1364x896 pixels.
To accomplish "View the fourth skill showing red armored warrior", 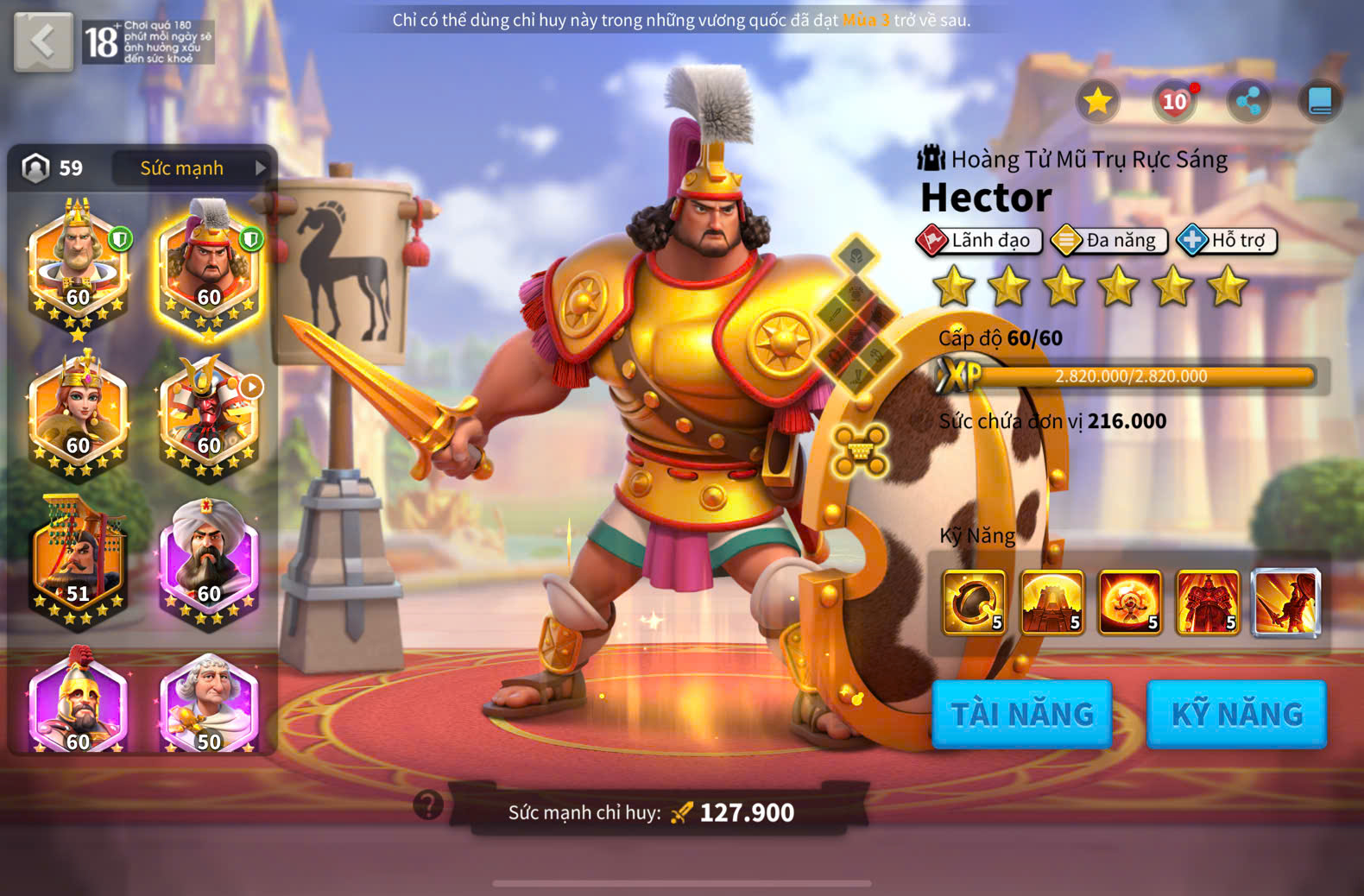I will tap(1208, 603).
